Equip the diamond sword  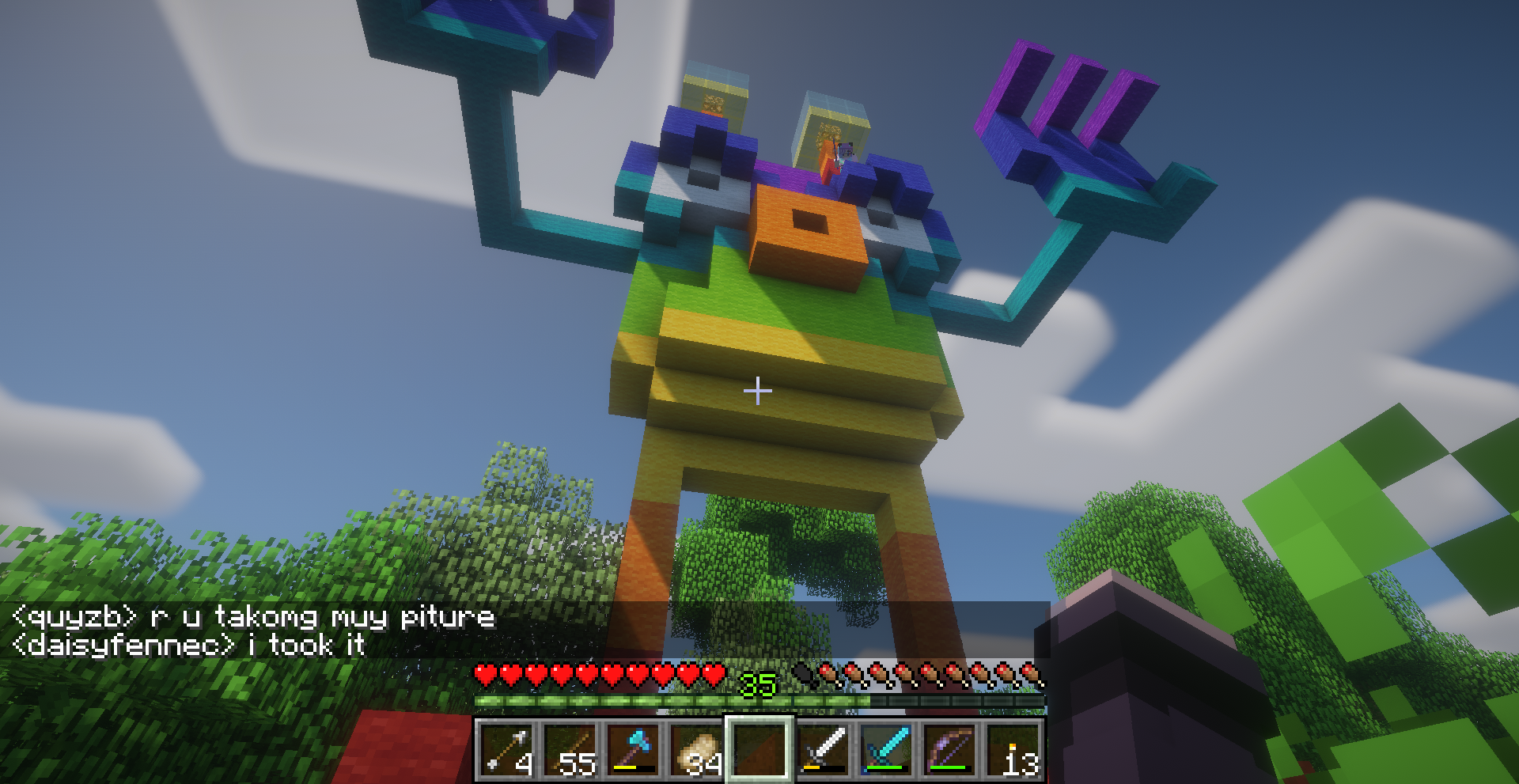[886, 749]
